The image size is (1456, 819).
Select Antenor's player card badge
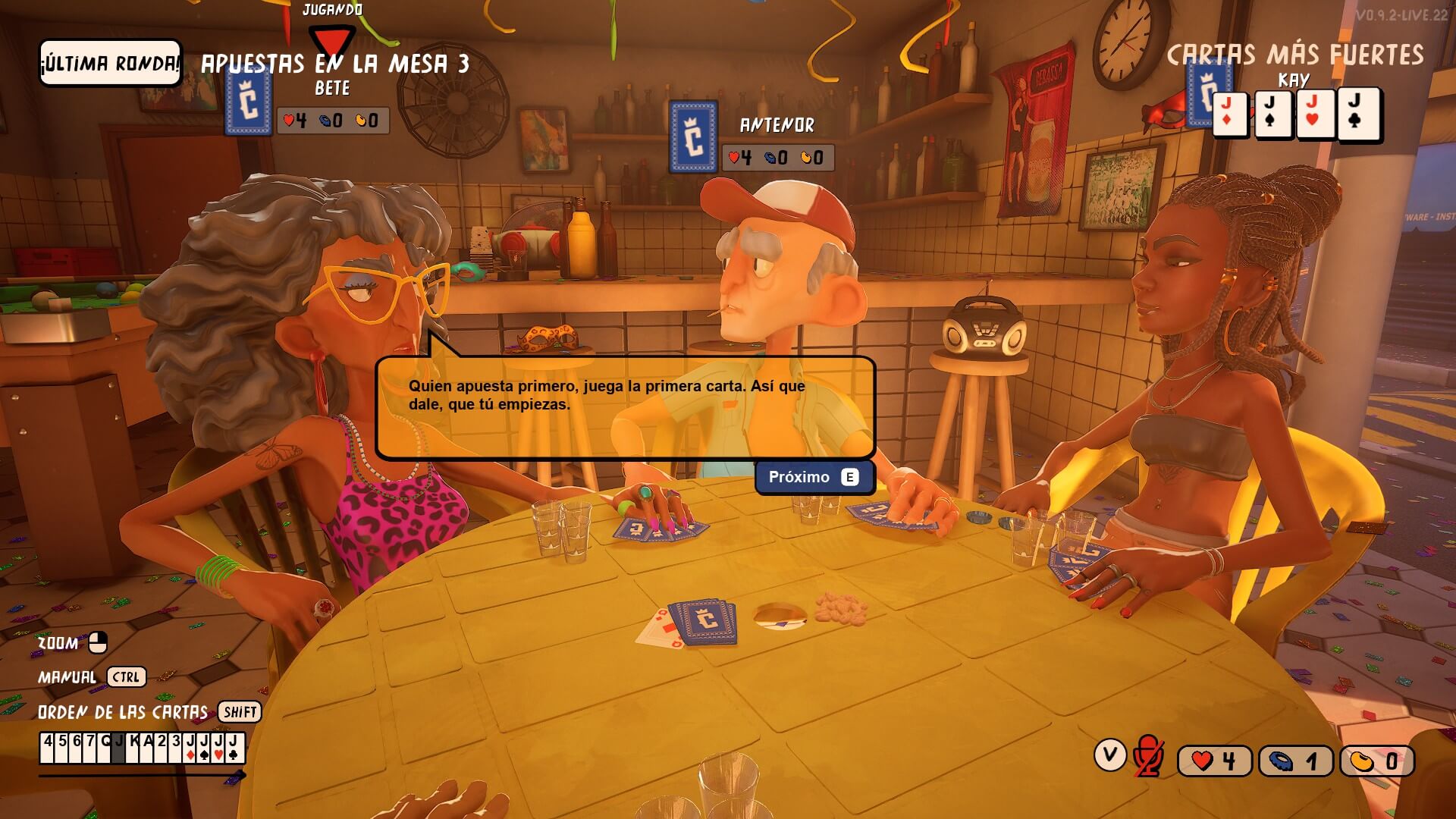pyautogui.click(x=693, y=136)
